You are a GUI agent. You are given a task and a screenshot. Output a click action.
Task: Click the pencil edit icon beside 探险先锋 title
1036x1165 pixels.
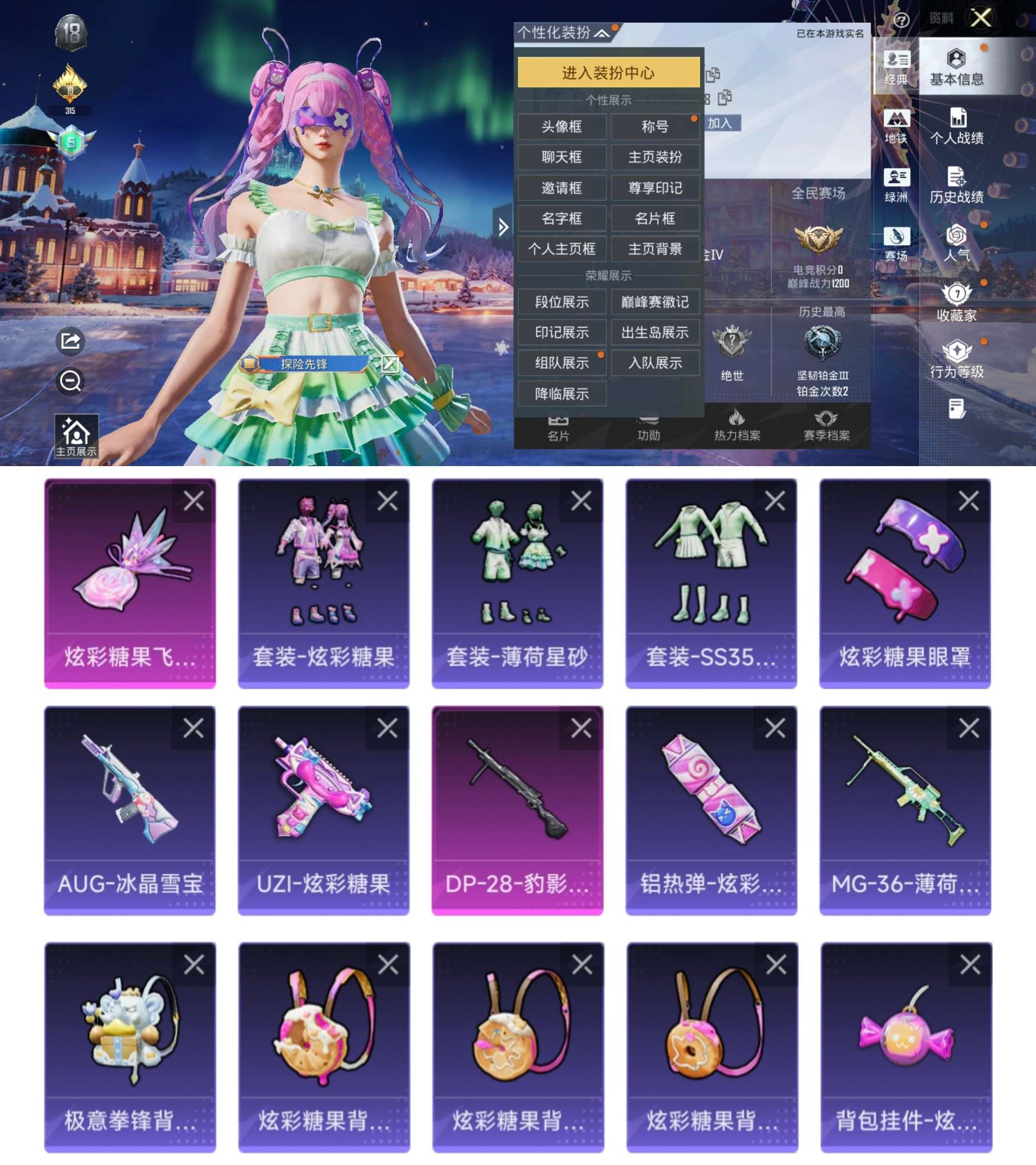390,365
